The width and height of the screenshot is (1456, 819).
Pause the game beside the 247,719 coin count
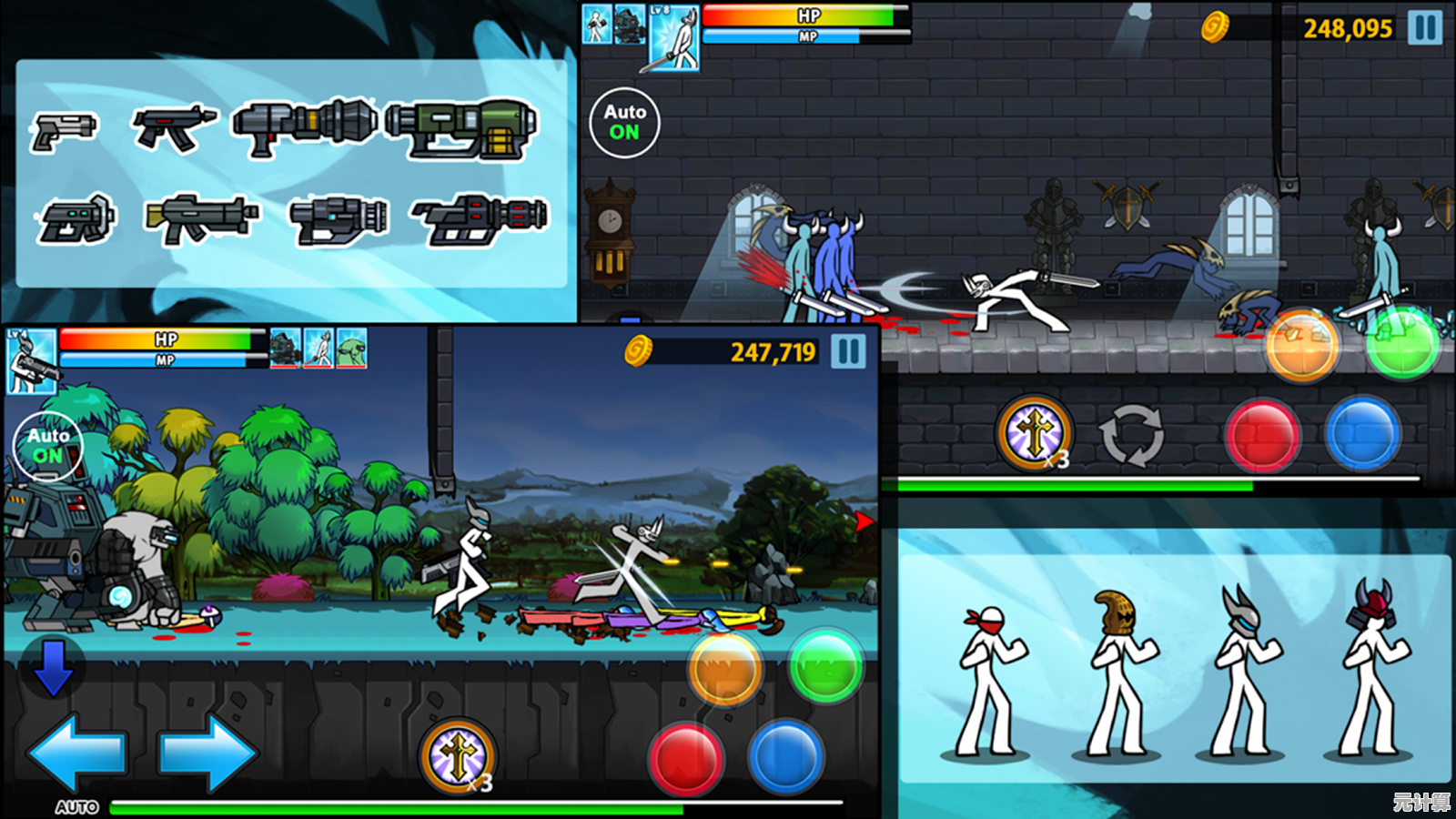coord(848,351)
